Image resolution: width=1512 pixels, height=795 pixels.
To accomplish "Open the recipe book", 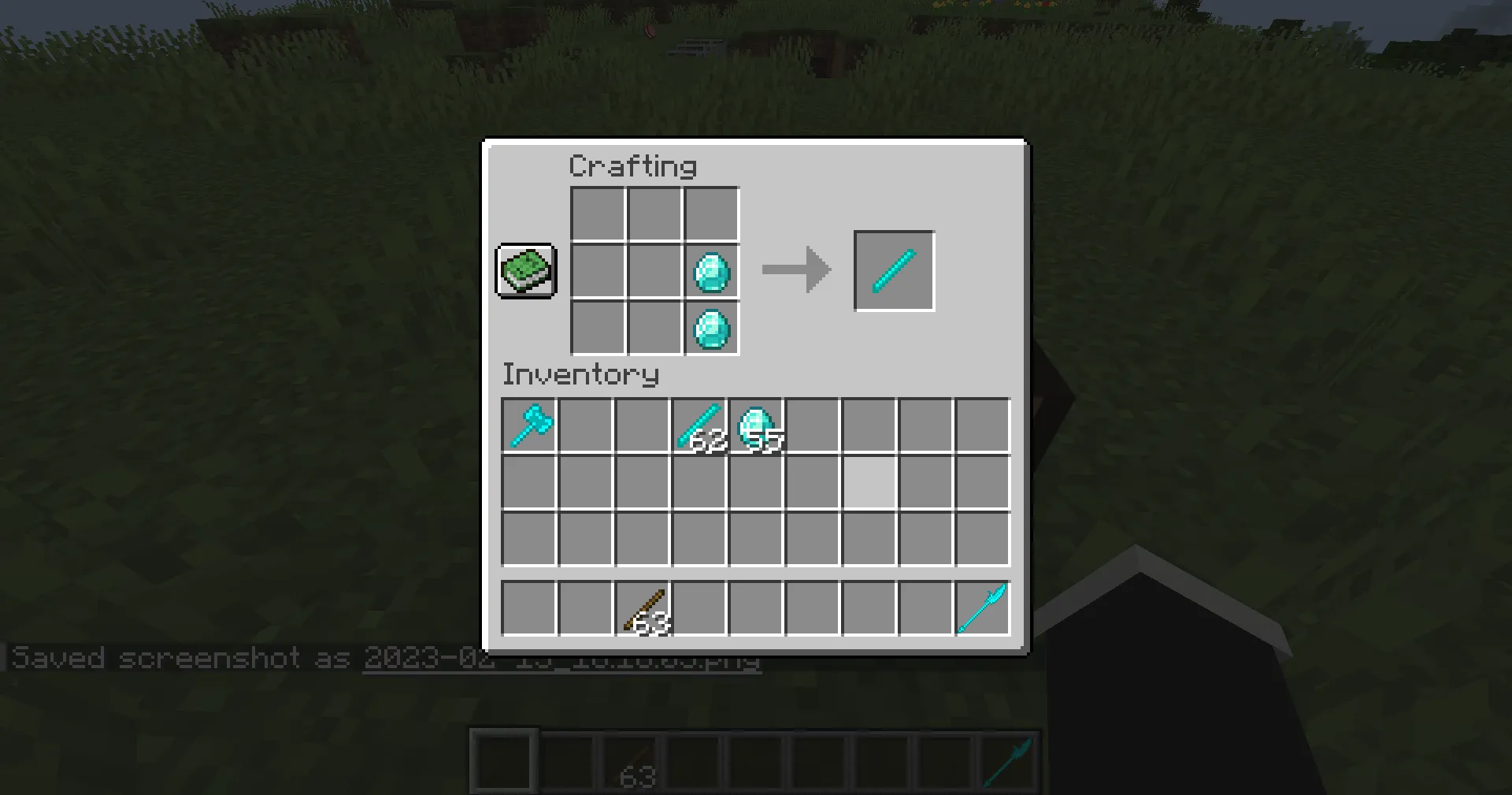I will click(525, 271).
